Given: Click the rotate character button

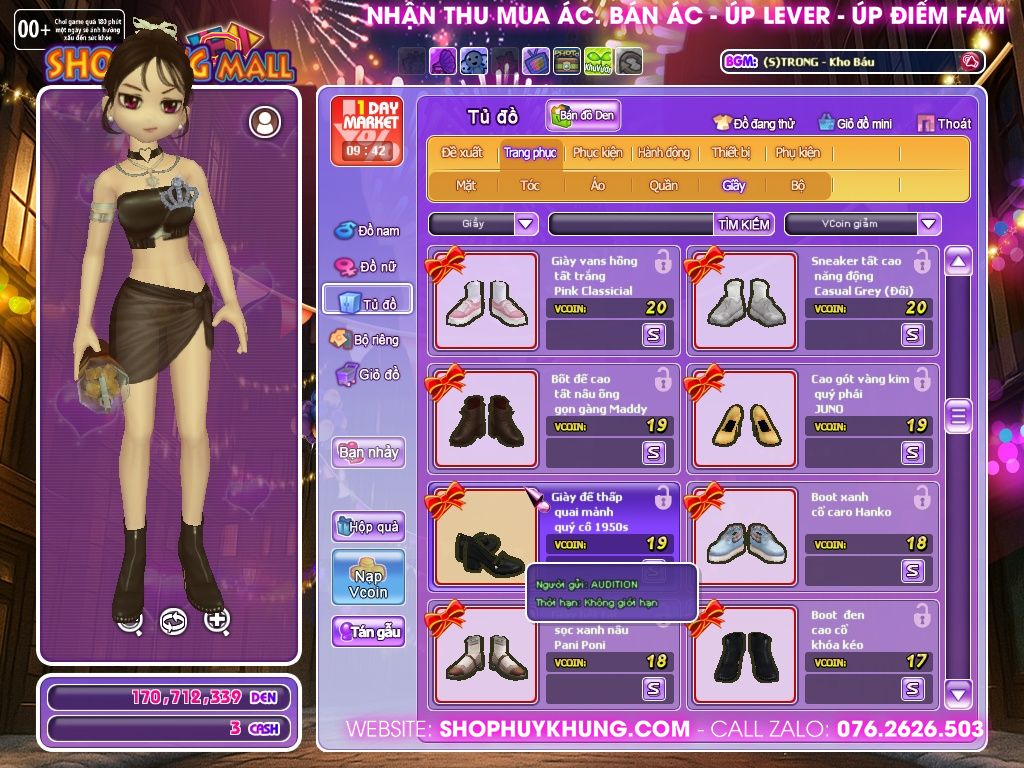Looking at the screenshot, I should tap(173, 621).
